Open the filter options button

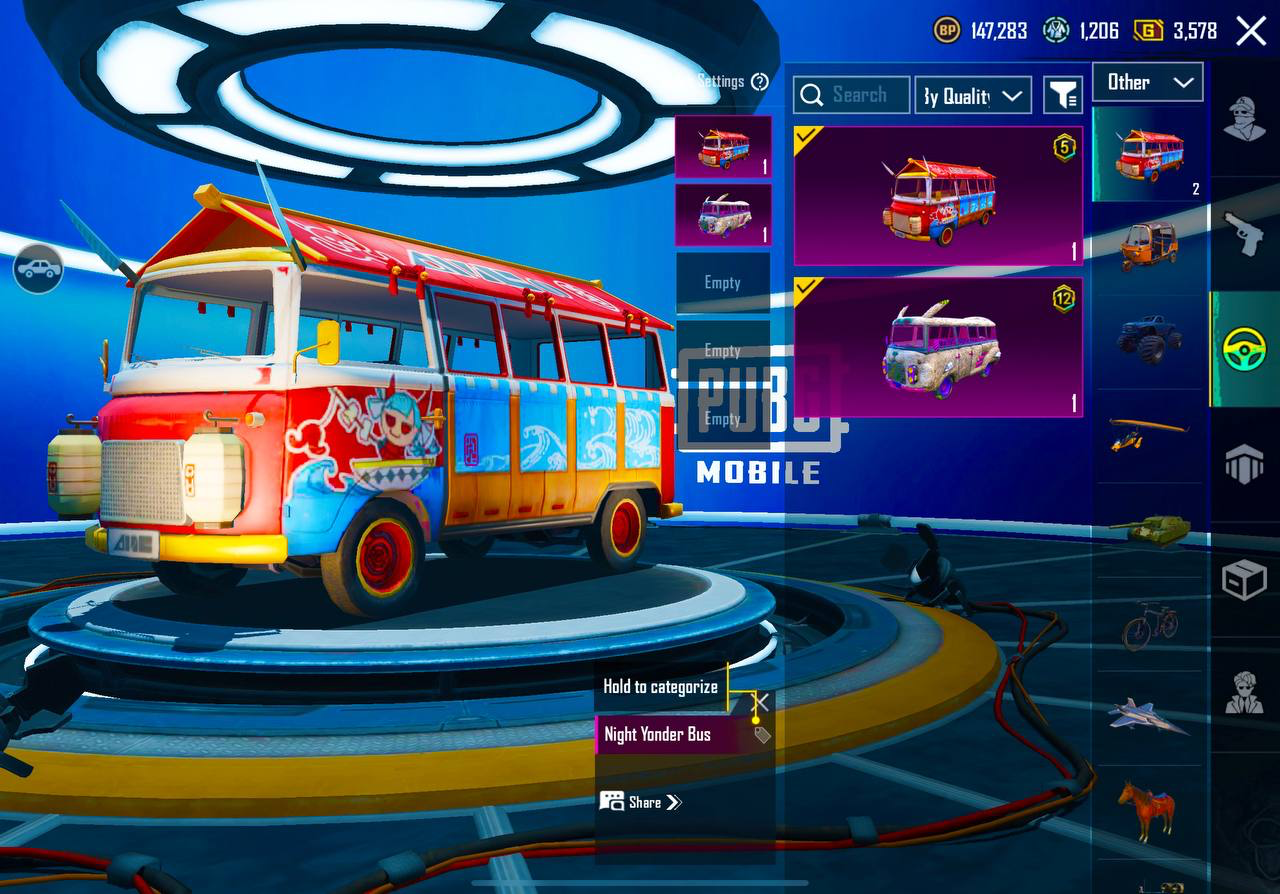(x=1063, y=95)
